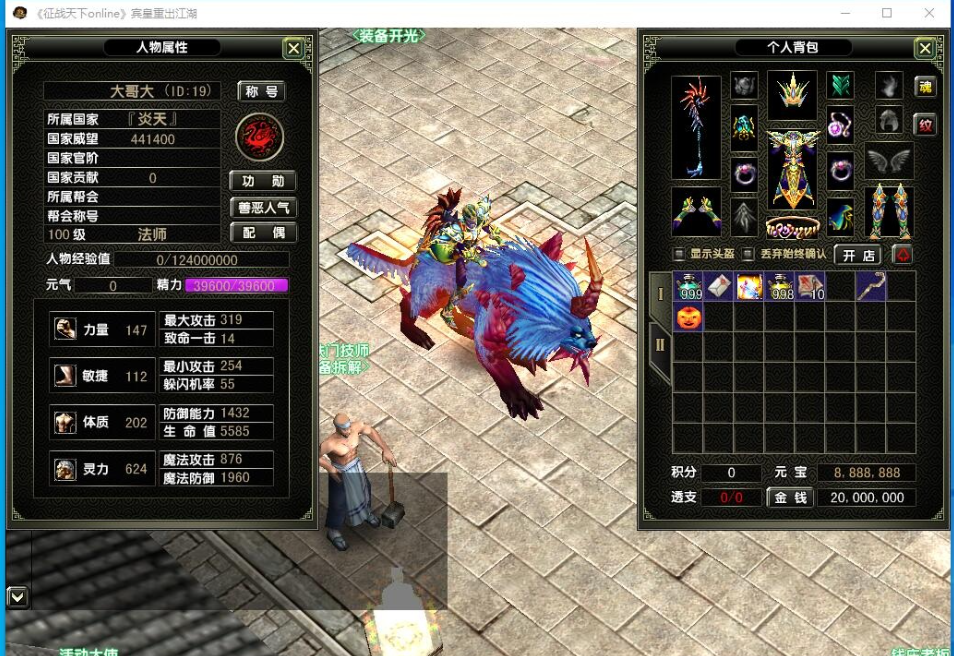Viewport: 954px width, 656px height.
Task: Select bag page I tab
Action: pyautogui.click(x=660, y=294)
